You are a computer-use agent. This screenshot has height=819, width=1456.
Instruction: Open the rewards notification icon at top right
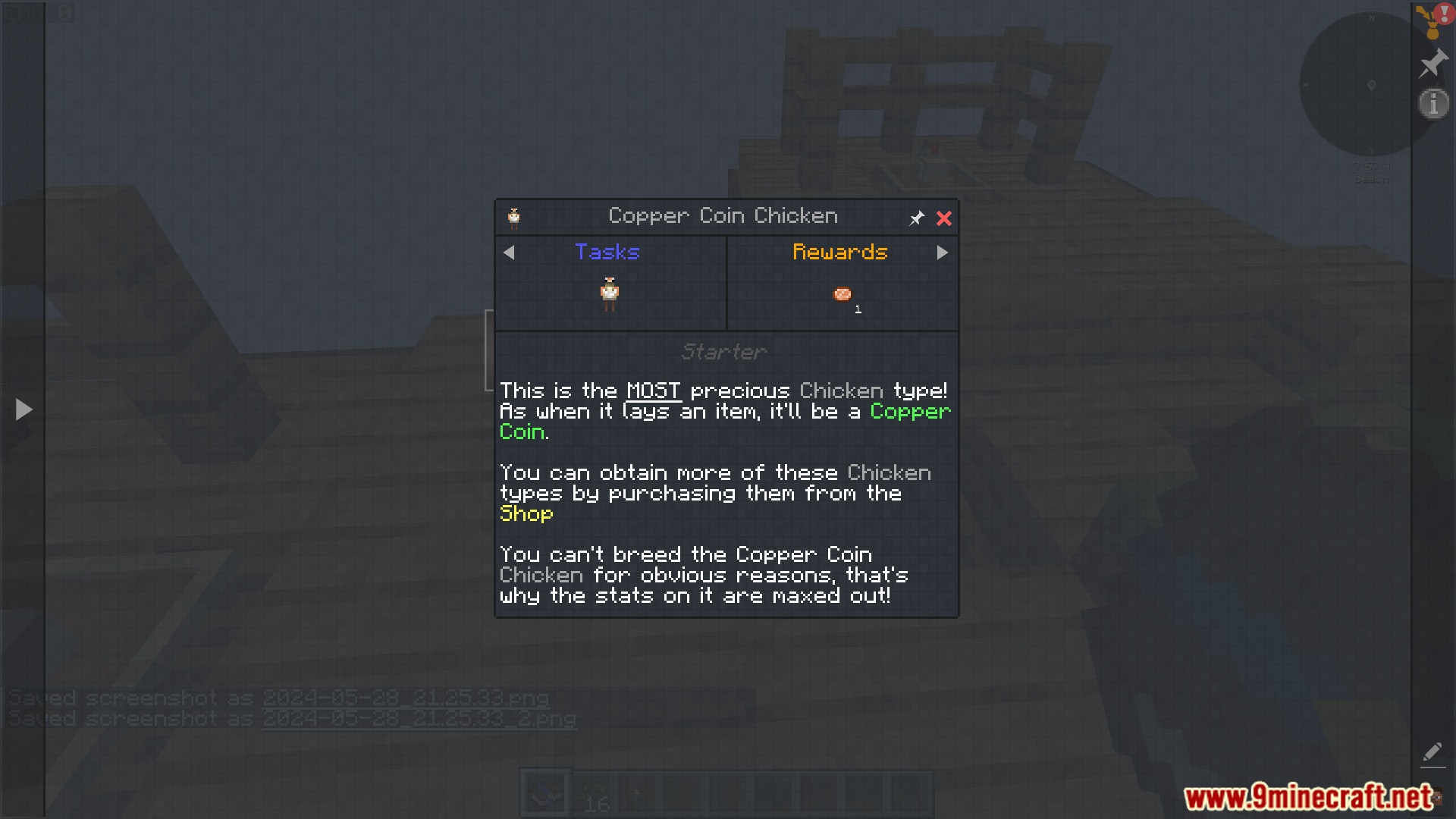click(1432, 20)
